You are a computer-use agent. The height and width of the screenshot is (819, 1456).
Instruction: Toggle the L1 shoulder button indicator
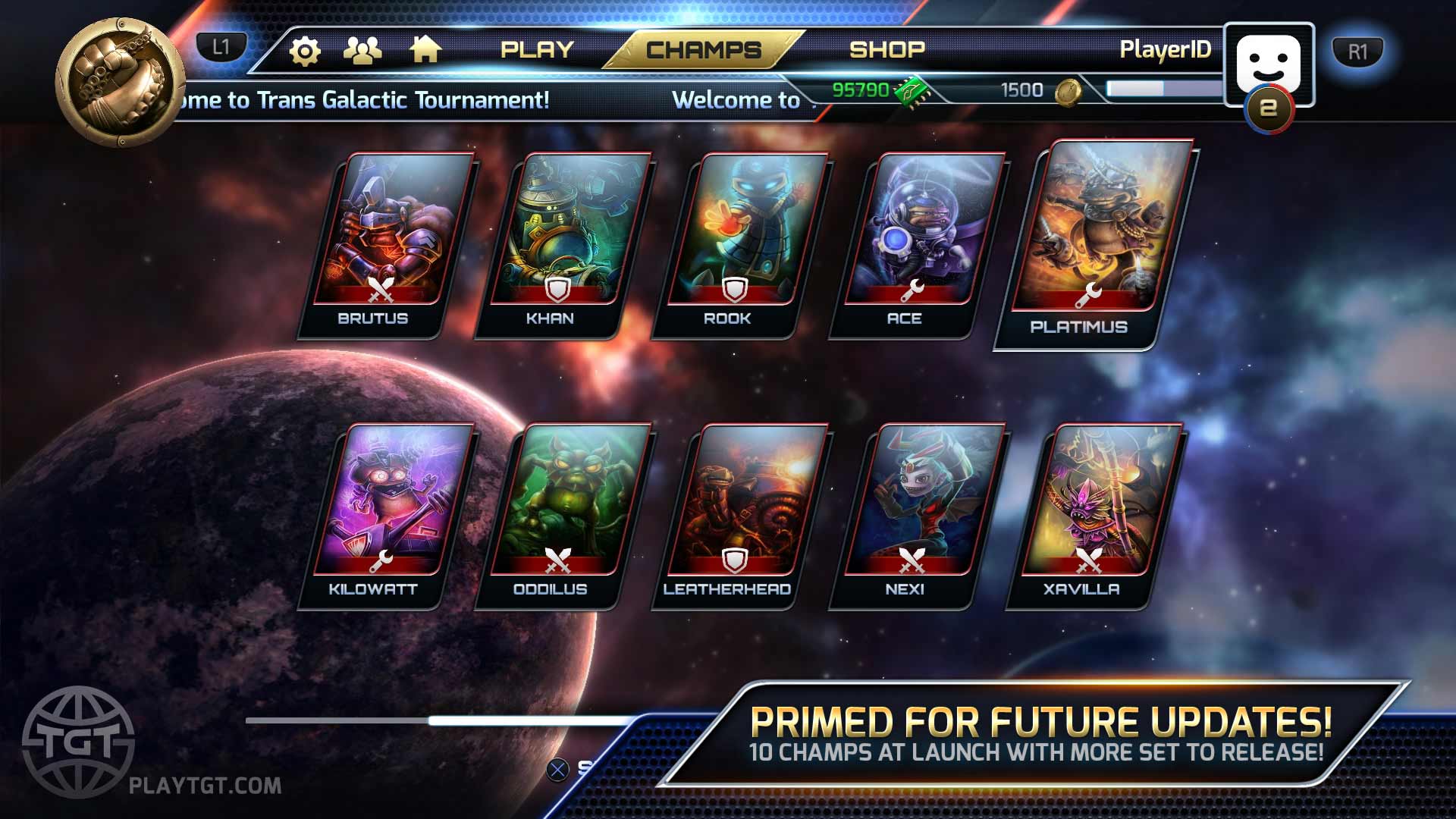point(220,47)
